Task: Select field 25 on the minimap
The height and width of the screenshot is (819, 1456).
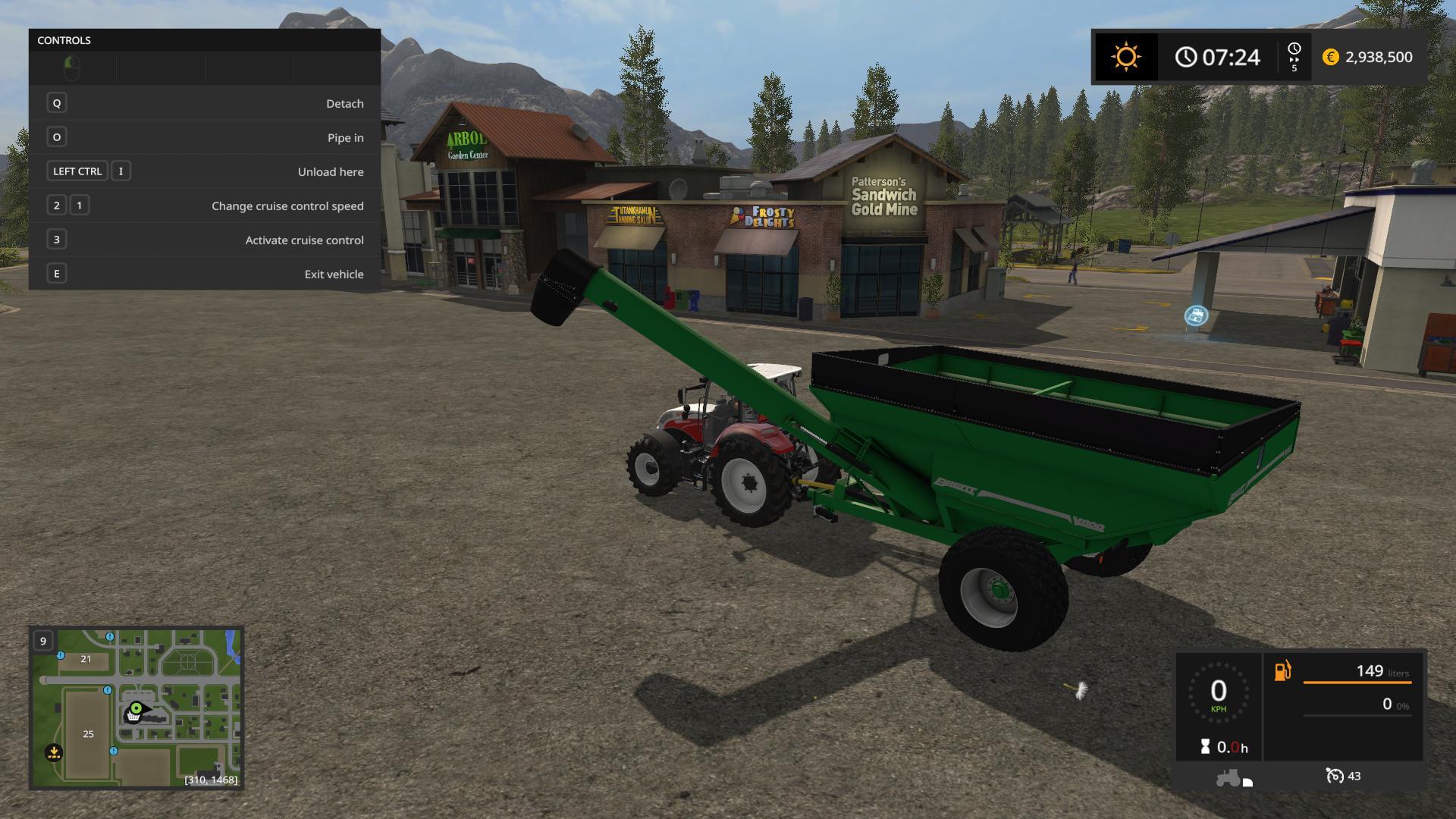Action: pos(89,734)
